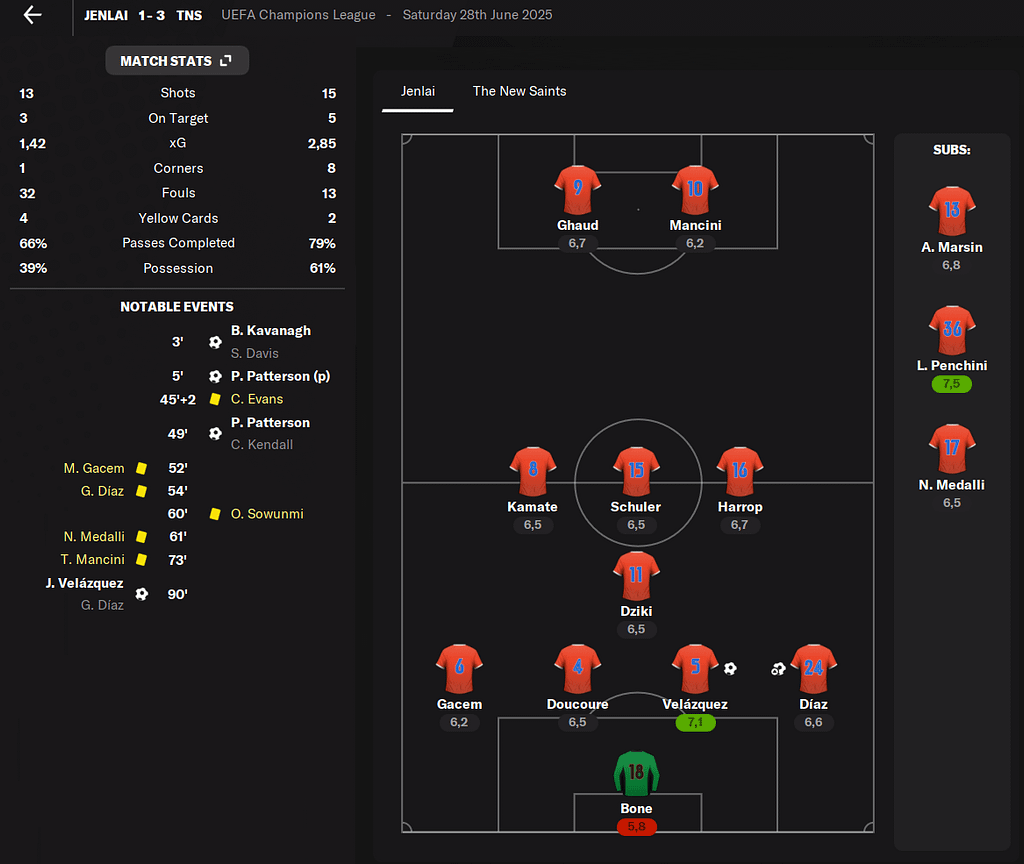The width and height of the screenshot is (1024, 864).
Task: Open substitute N. Medalli
Action: click(951, 450)
